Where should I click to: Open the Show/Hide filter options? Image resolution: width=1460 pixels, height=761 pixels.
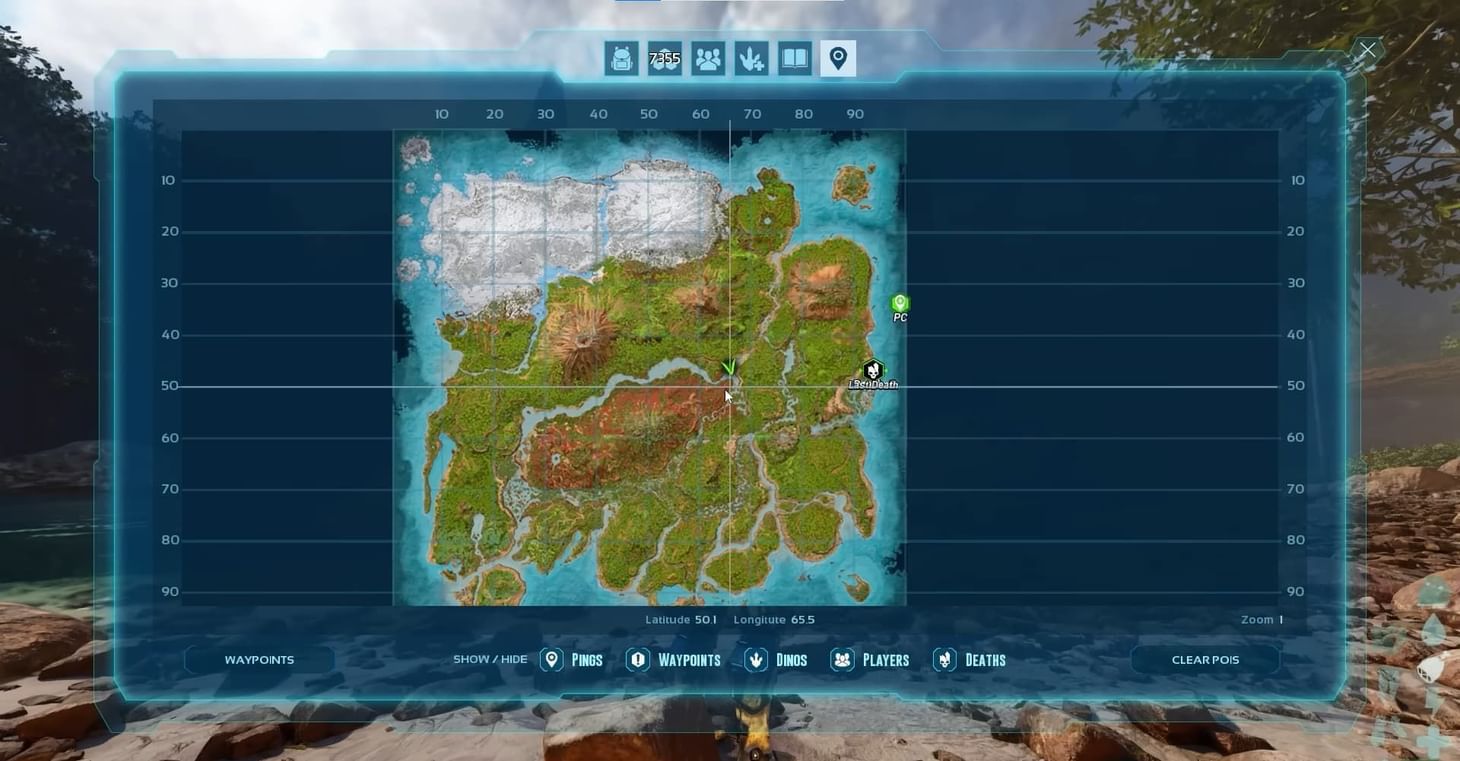tap(490, 659)
